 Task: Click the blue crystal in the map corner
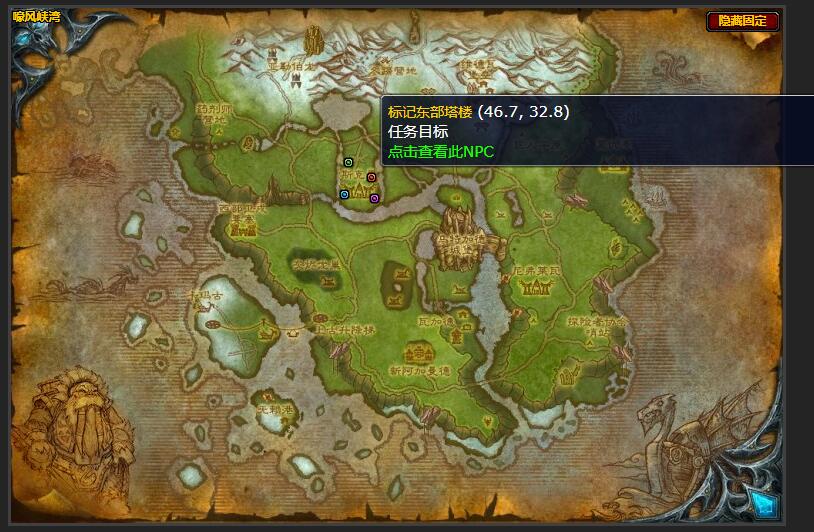point(763,503)
